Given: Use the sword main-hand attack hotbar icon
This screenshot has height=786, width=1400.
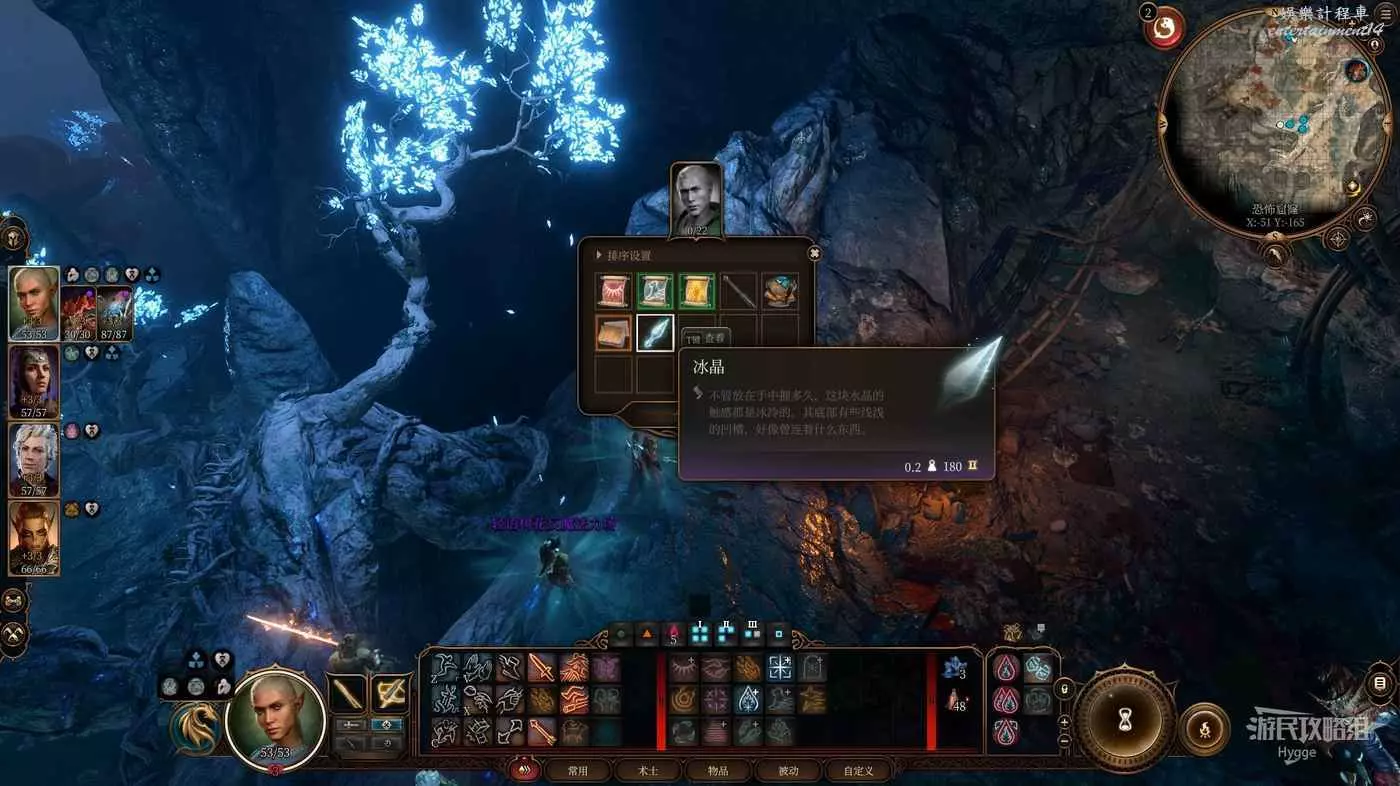Looking at the screenshot, I should click(x=347, y=693).
